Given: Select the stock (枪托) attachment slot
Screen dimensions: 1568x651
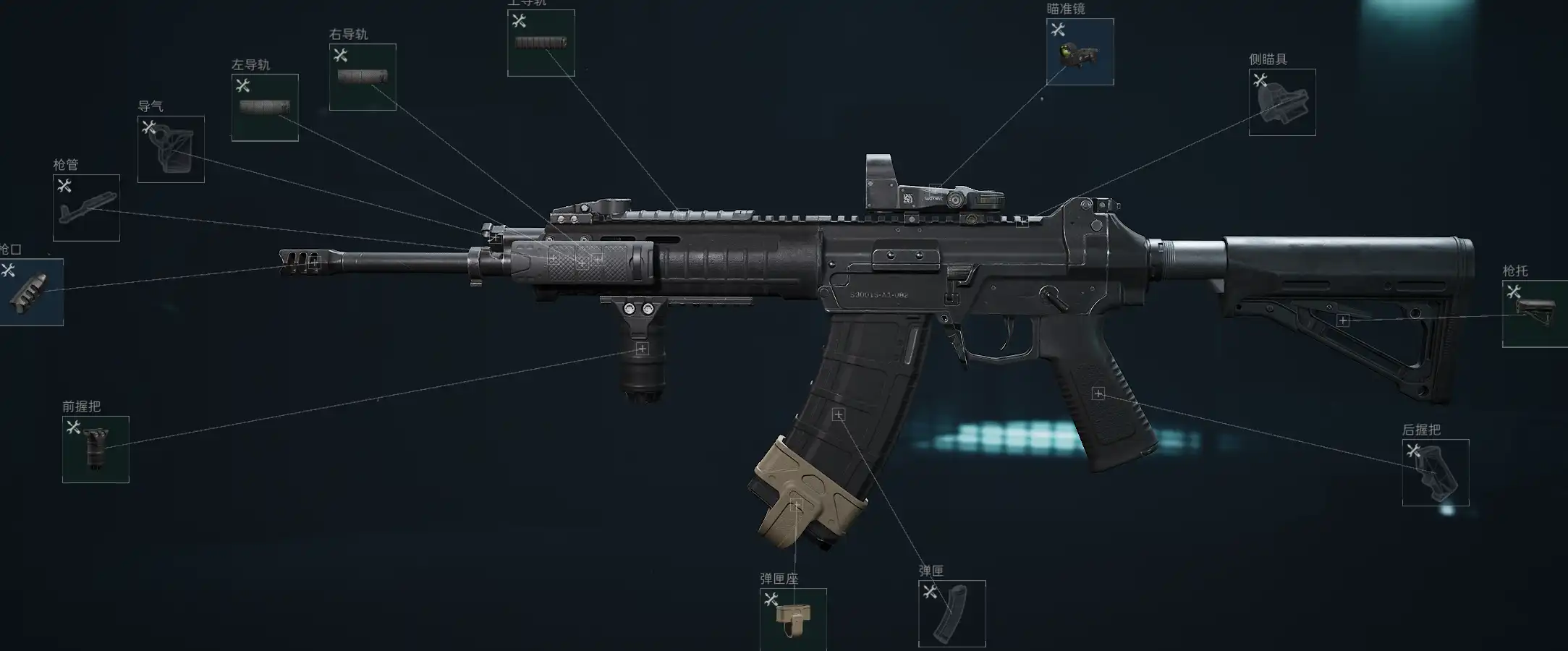Looking at the screenshot, I should tap(1535, 314).
